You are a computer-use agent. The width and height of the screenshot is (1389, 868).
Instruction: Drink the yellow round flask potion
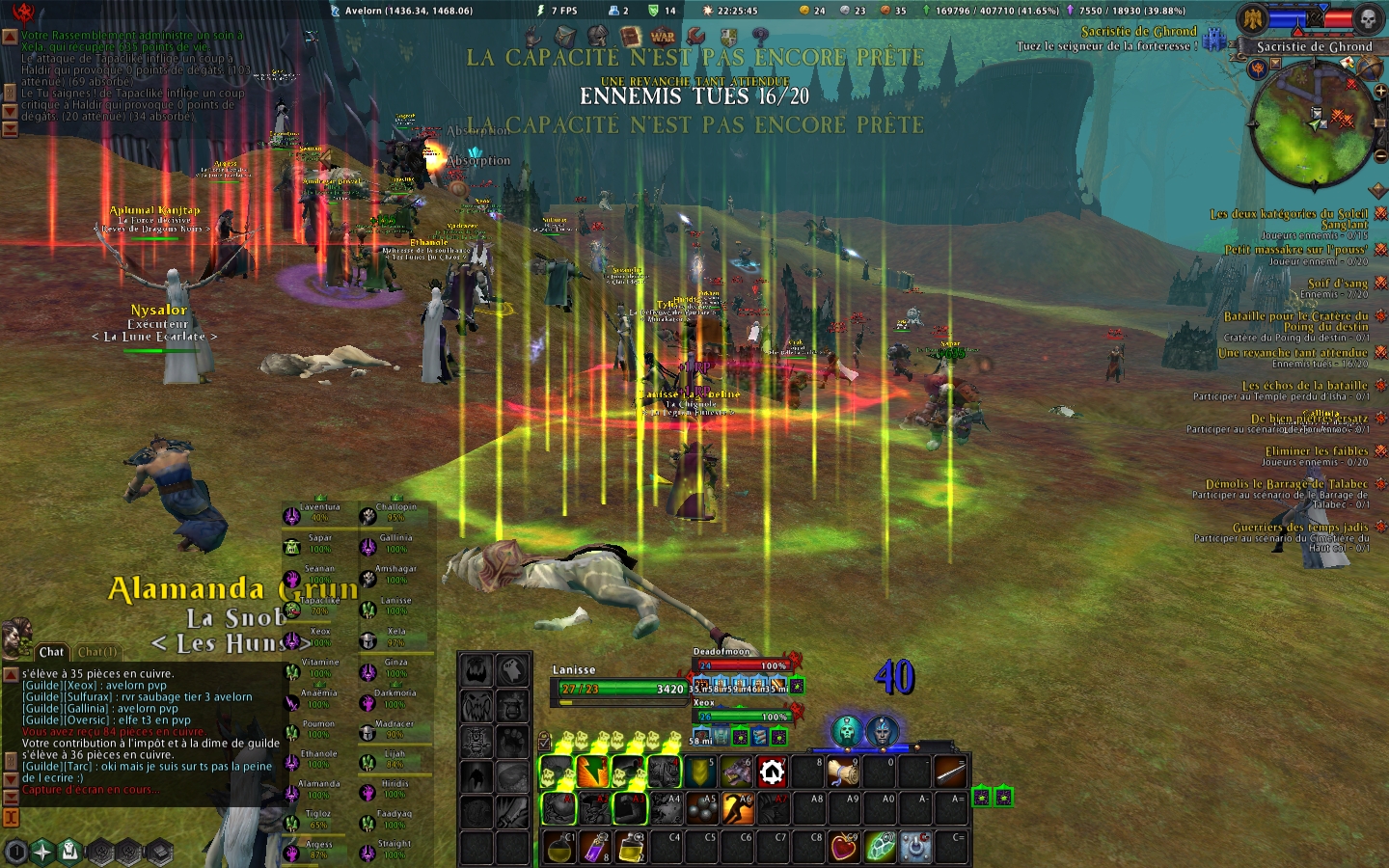pos(558,847)
